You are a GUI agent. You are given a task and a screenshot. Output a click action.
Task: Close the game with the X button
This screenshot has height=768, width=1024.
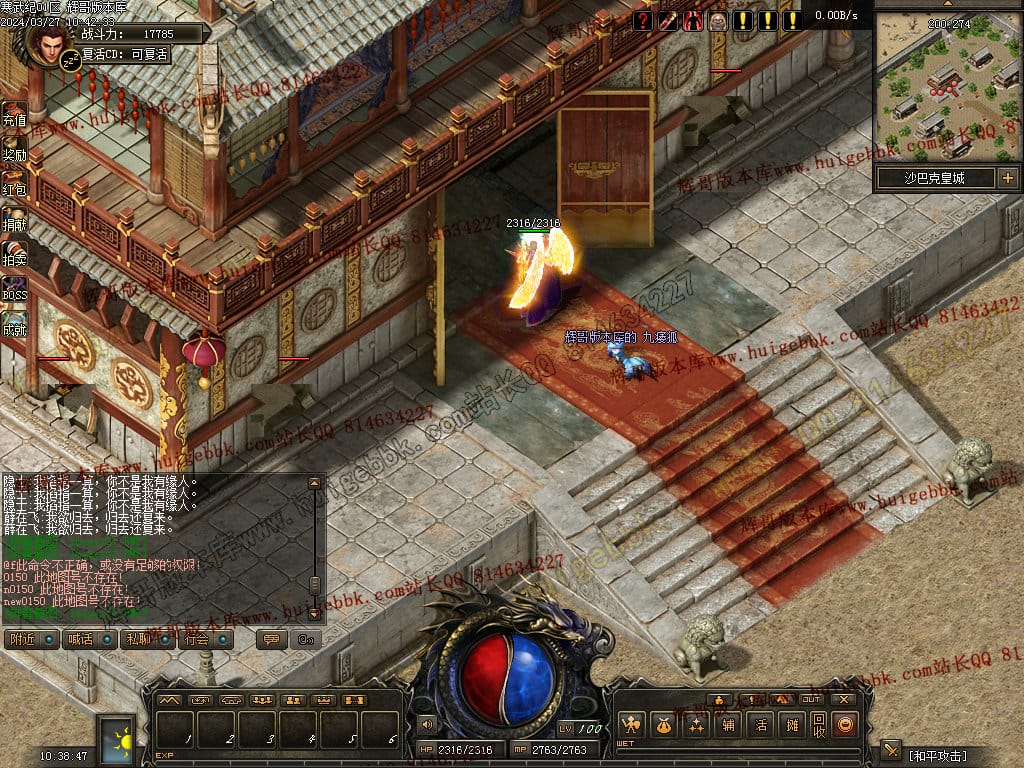point(844,699)
